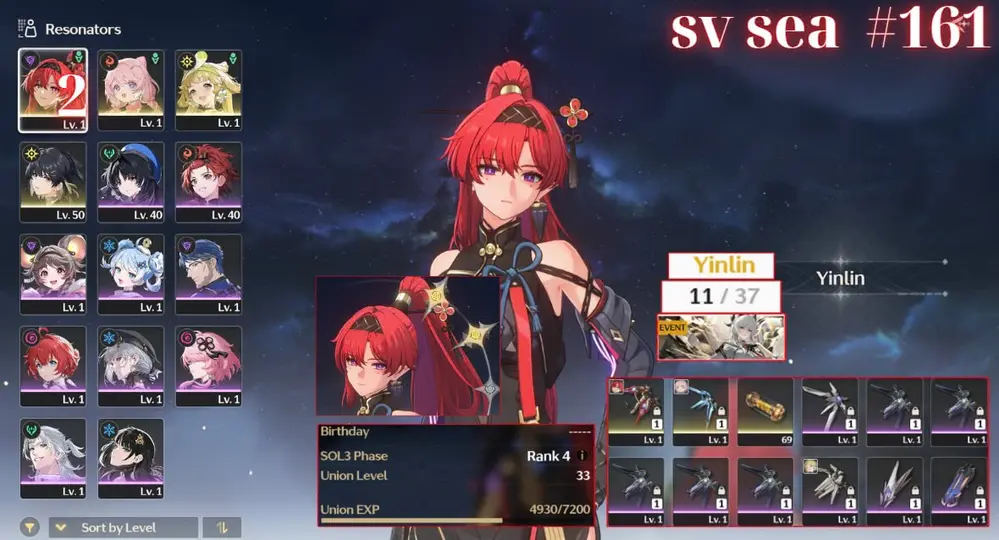Choose the pink-haired cat-eared resonator
999x540 pixels.
tap(130, 90)
